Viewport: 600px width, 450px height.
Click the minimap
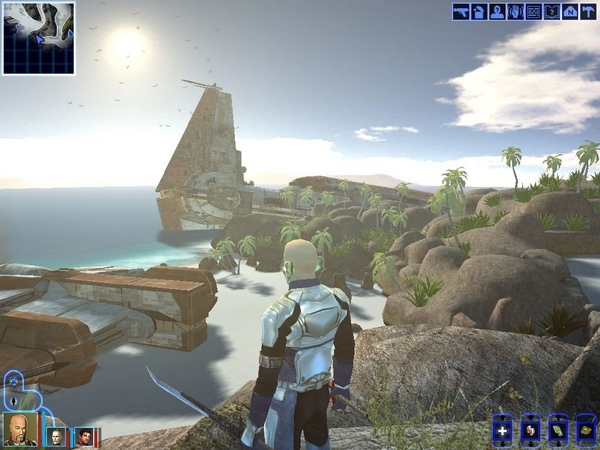coord(38,38)
